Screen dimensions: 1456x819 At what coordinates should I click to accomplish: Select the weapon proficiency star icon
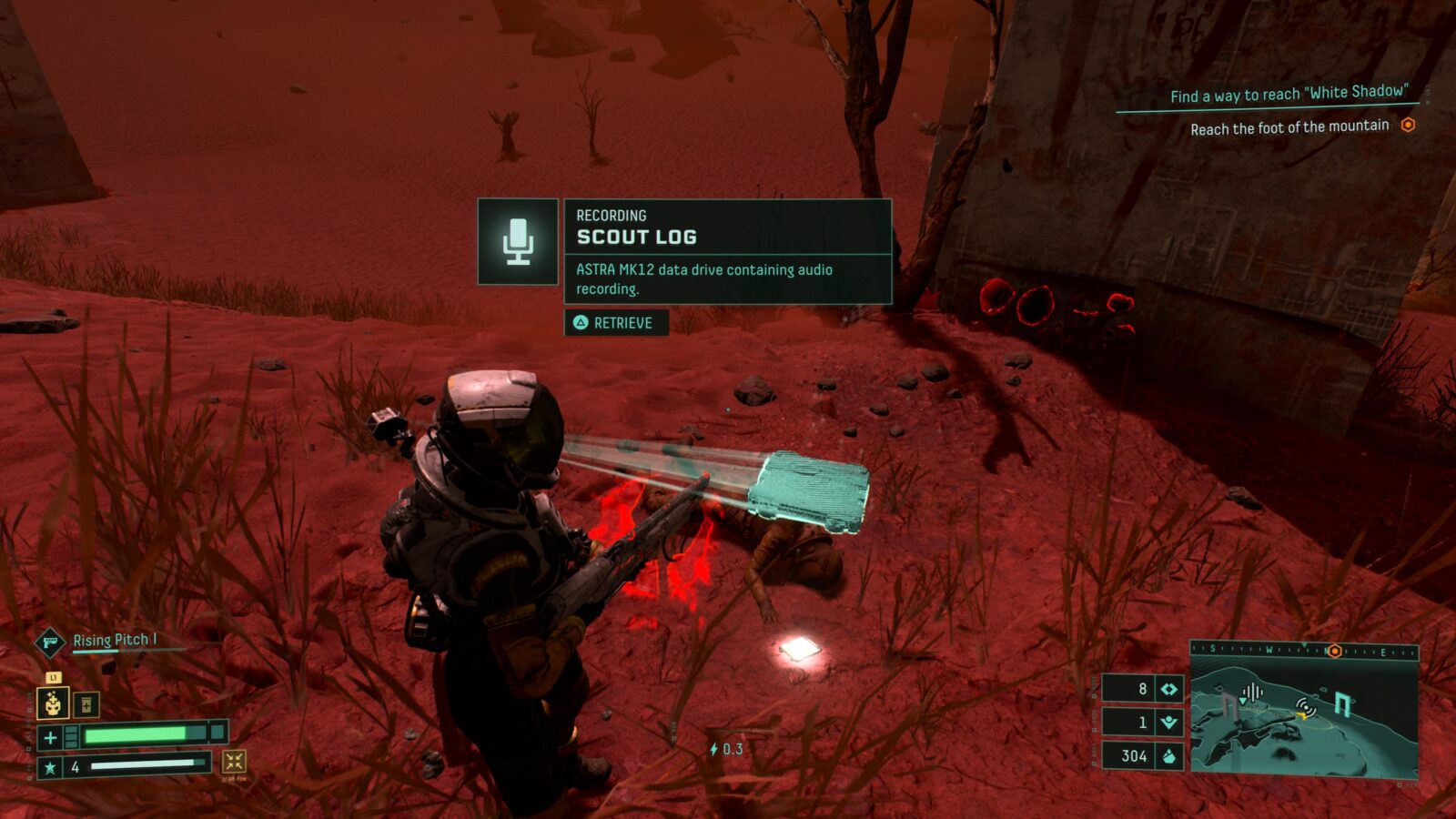pyautogui.click(x=50, y=767)
